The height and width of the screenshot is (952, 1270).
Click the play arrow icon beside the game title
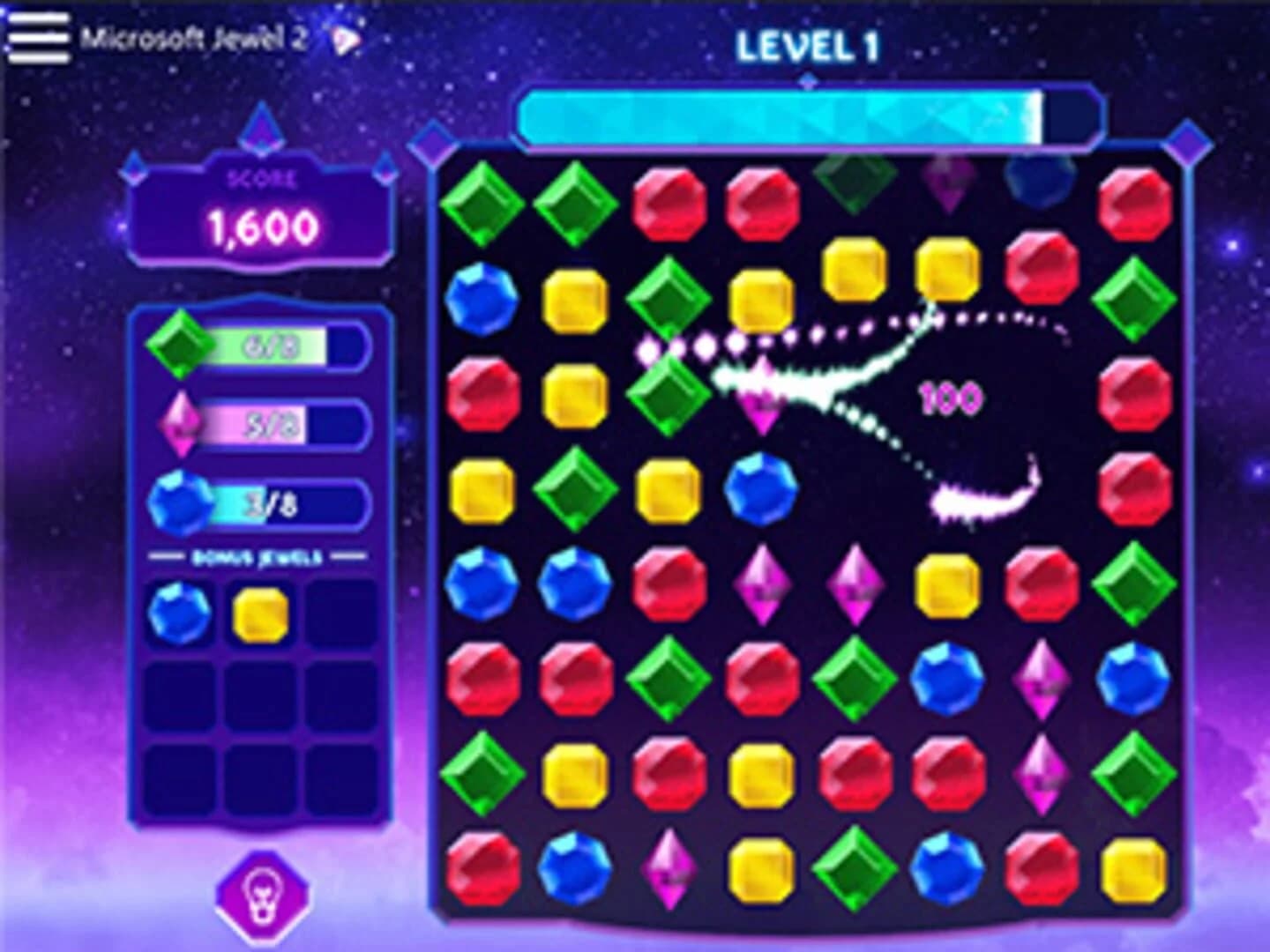[x=346, y=37]
